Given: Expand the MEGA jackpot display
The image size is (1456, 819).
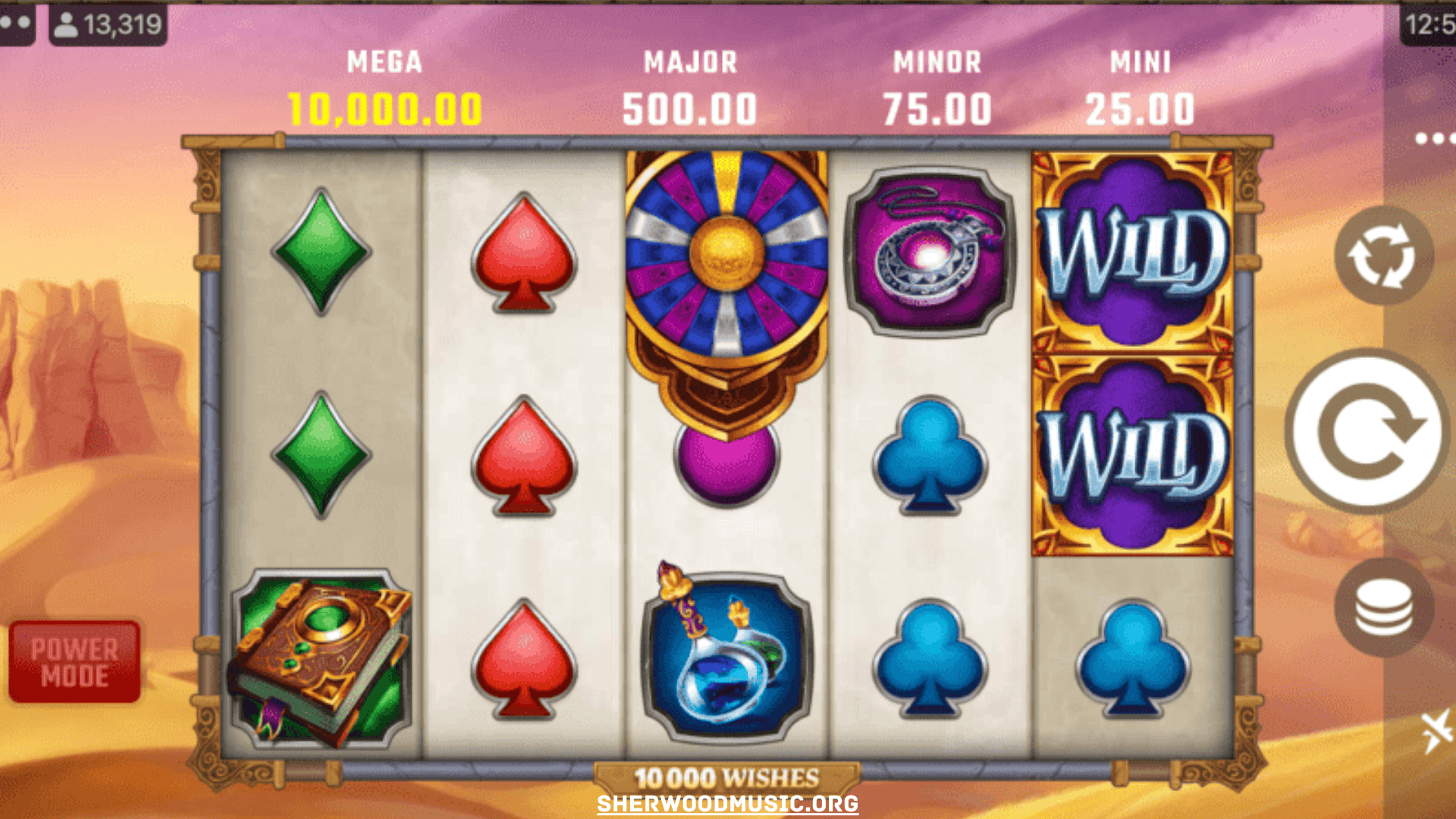Looking at the screenshot, I should click(384, 62).
